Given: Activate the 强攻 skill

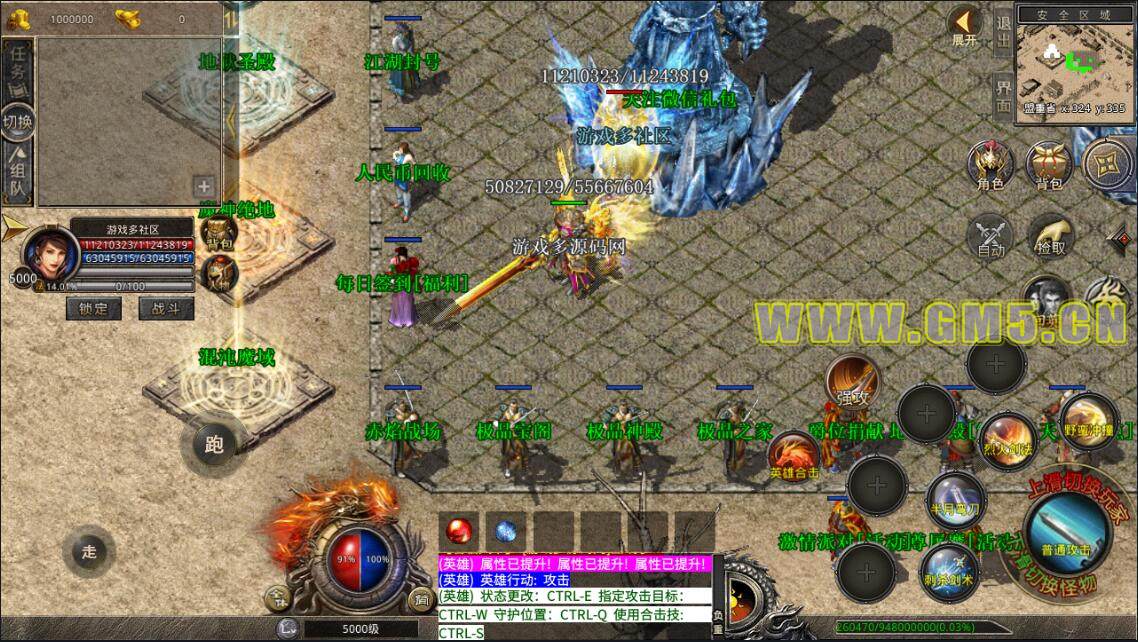Looking at the screenshot, I should (x=852, y=382).
